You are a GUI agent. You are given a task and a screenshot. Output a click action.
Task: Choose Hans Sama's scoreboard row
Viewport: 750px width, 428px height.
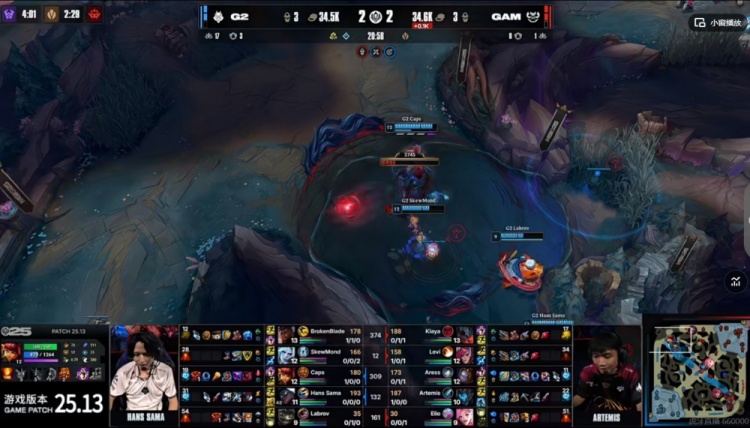pyautogui.click(x=322, y=394)
